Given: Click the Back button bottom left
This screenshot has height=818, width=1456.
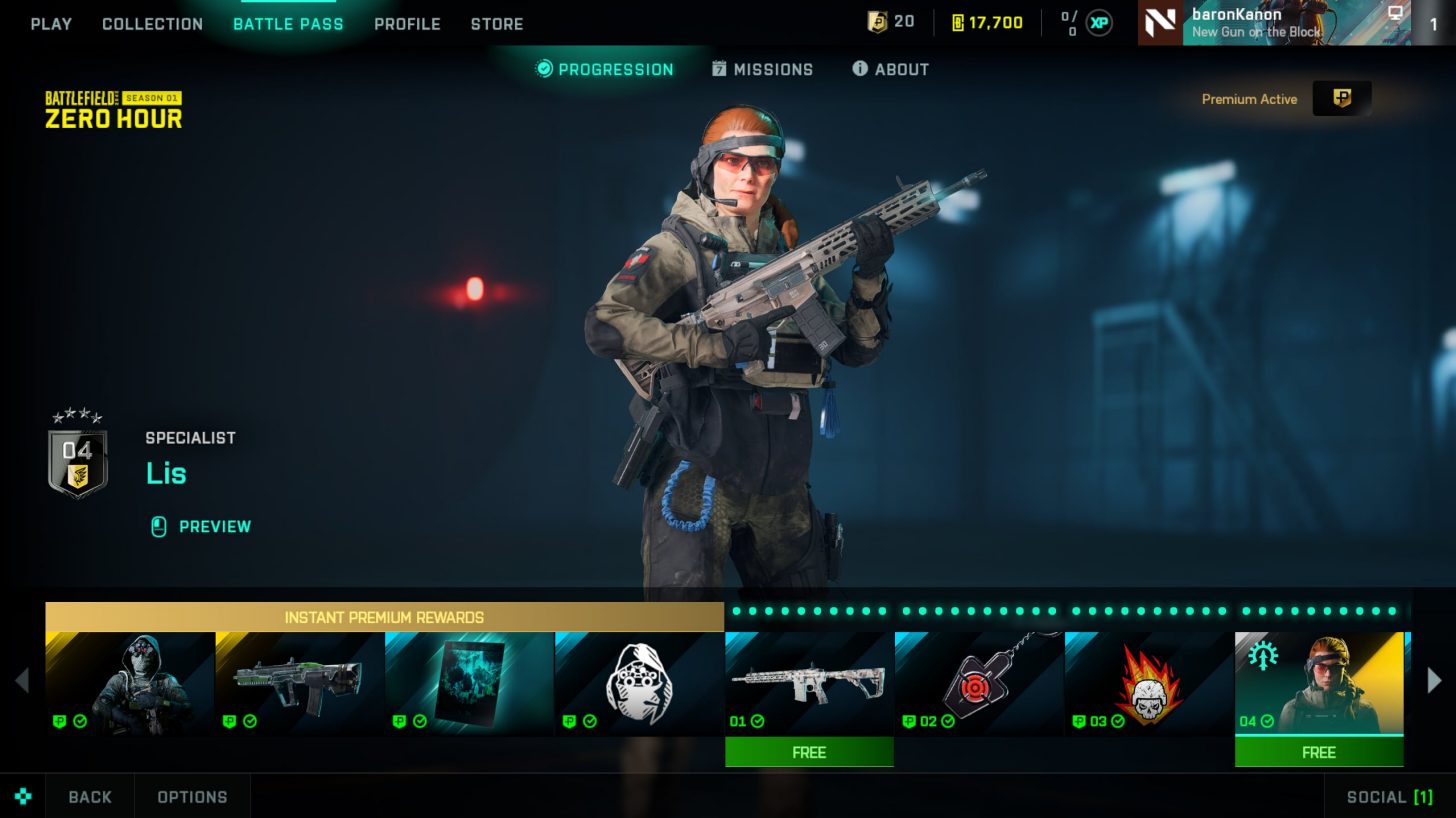Looking at the screenshot, I should pyautogui.click(x=89, y=797).
